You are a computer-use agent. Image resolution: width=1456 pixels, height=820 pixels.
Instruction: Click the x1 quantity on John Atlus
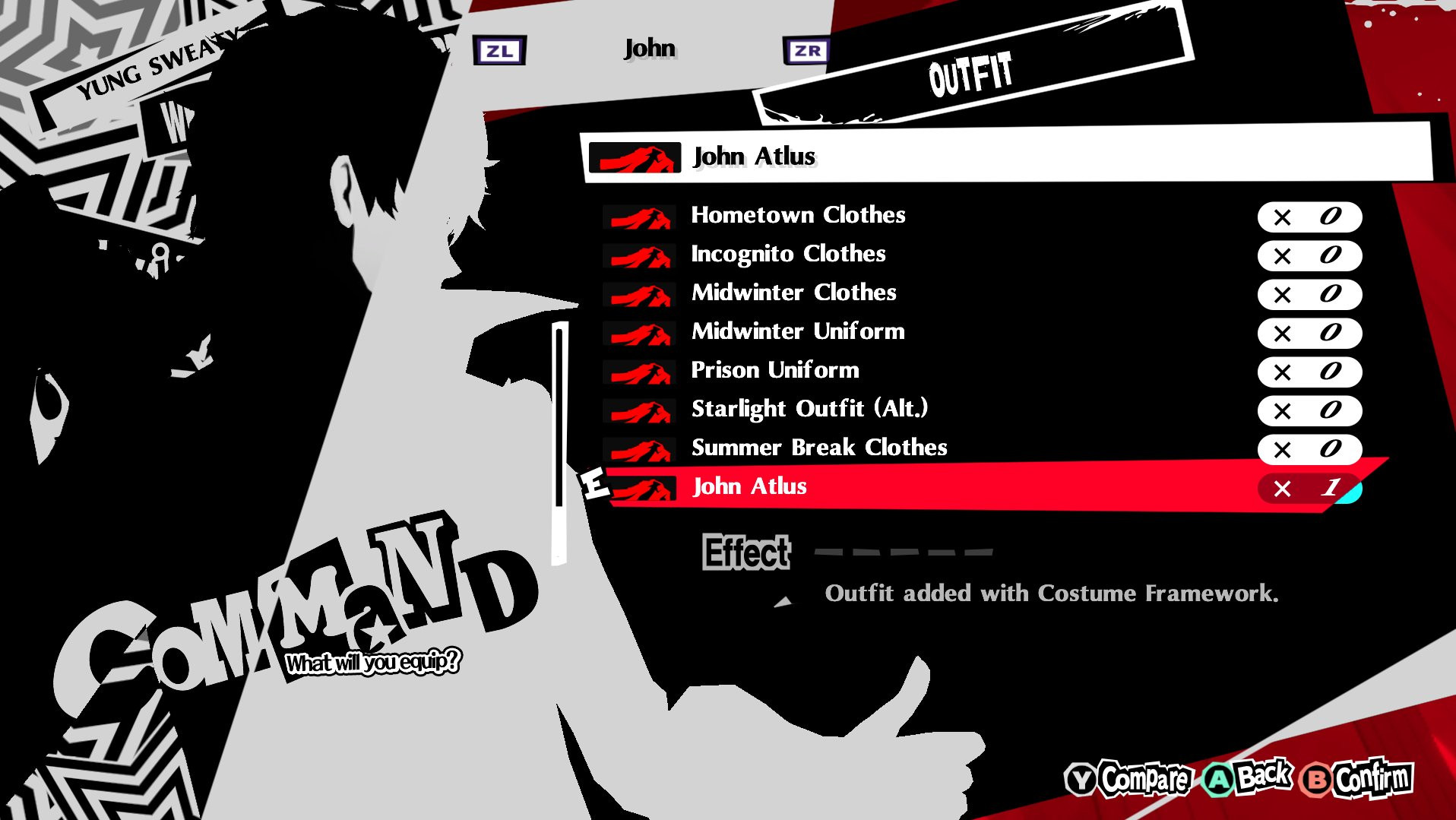(1307, 489)
